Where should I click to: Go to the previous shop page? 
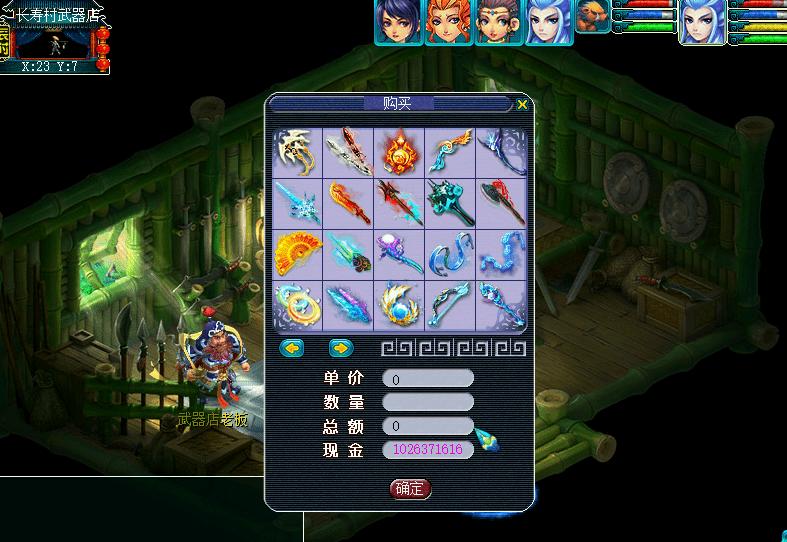point(291,348)
